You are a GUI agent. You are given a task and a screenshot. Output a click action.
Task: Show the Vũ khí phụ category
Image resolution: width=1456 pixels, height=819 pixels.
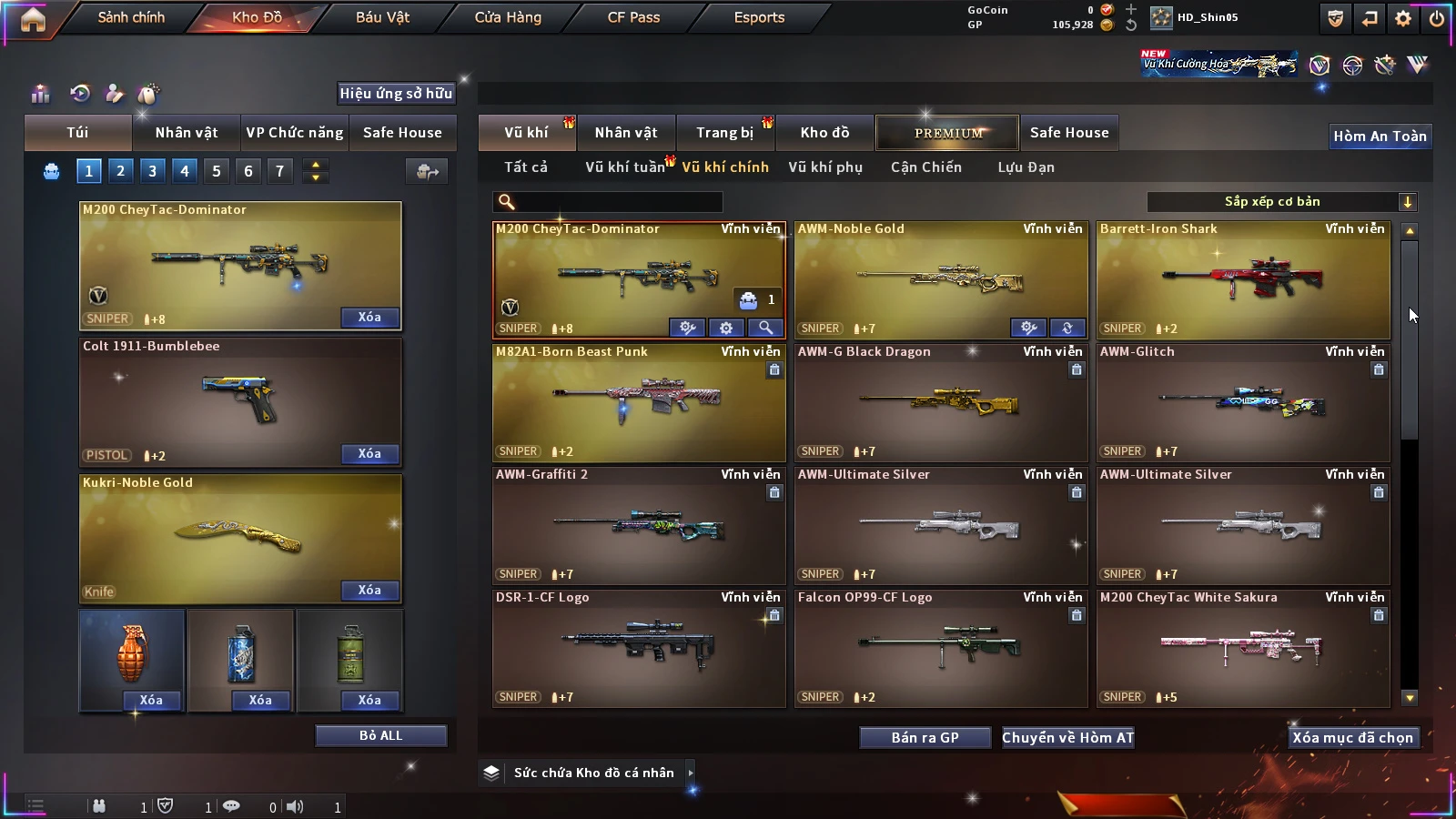point(825,167)
